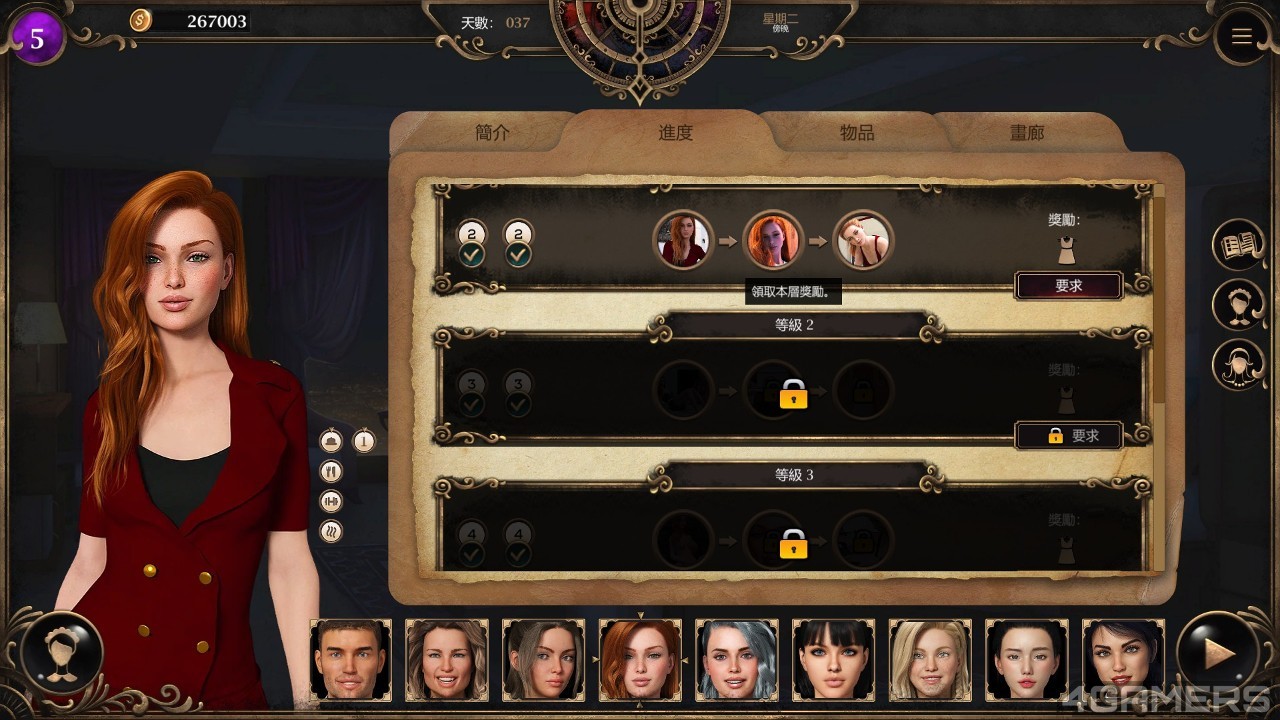Select the male character portrait
The width and height of the screenshot is (1280, 720).
pyautogui.click(x=350, y=659)
